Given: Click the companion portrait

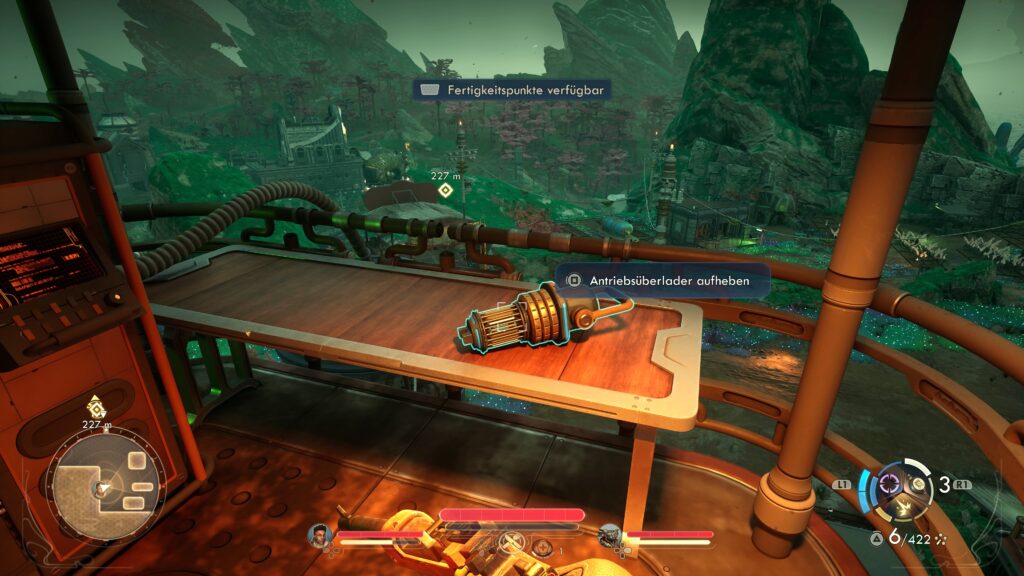Looking at the screenshot, I should (x=610, y=537).
